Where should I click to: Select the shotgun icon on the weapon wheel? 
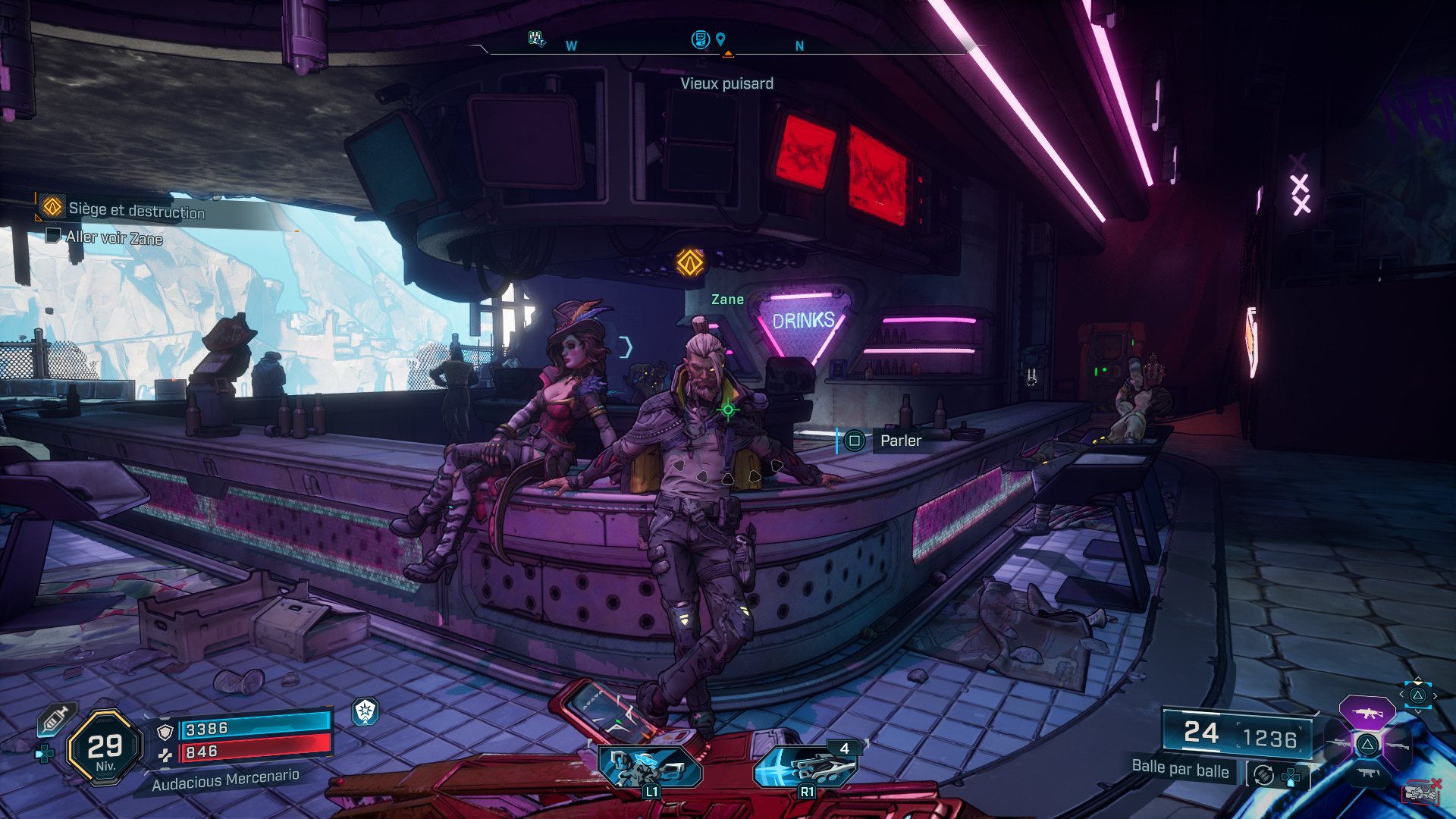[1397, 746]
